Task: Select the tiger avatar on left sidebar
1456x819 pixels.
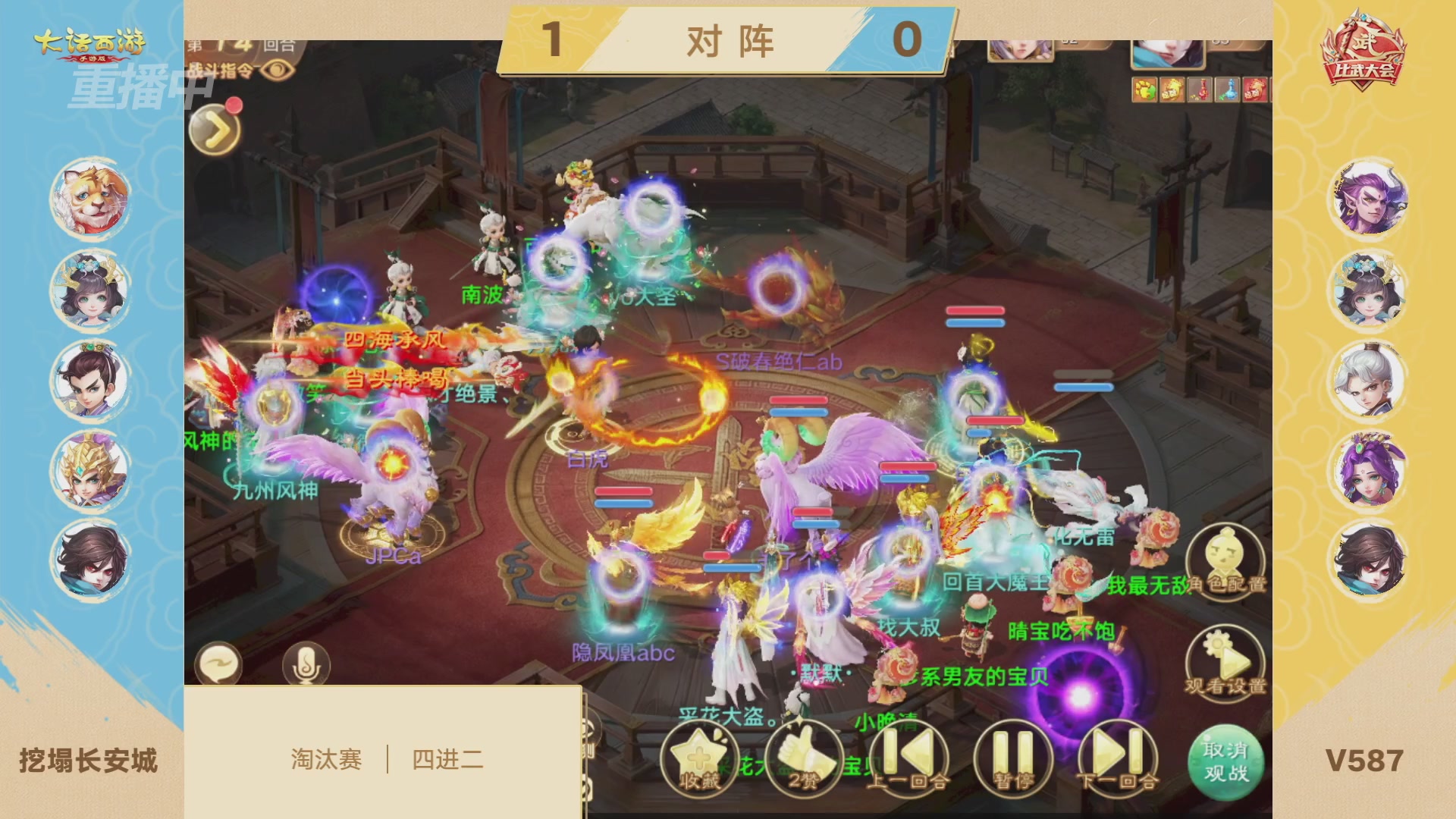Action: [89, 197]
